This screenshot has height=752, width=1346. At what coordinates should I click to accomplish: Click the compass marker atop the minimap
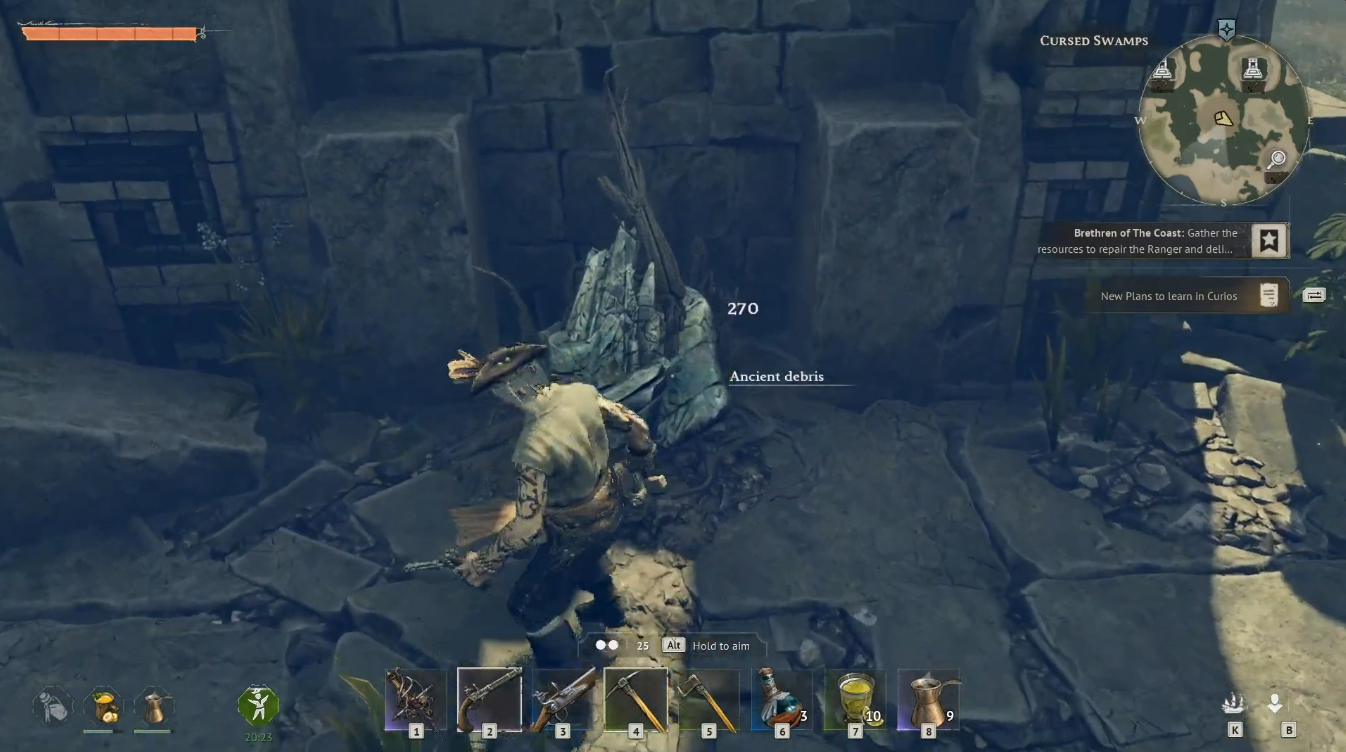(1228, 31)
